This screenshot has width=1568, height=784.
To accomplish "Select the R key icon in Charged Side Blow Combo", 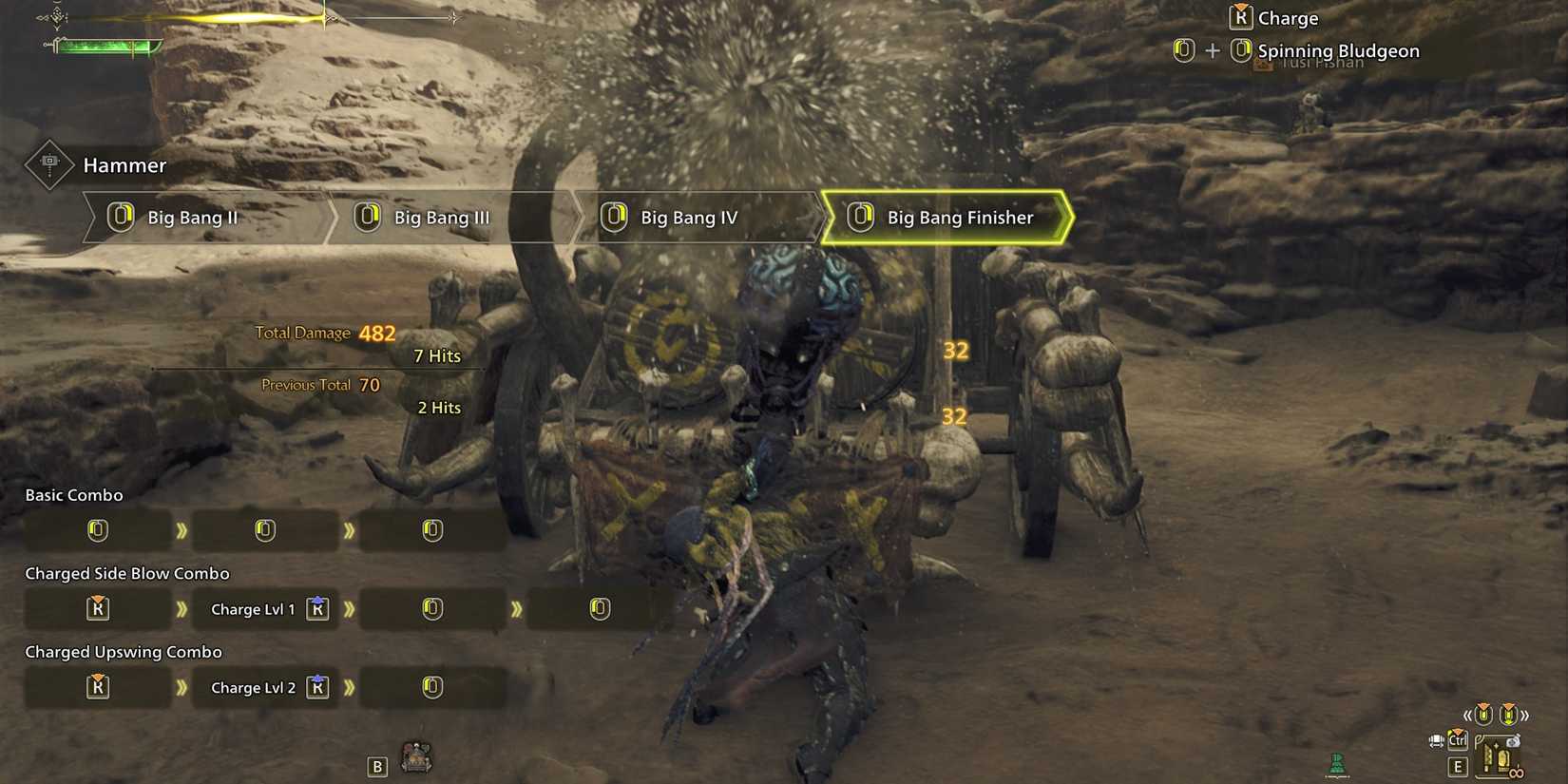I will pos(98,608).
